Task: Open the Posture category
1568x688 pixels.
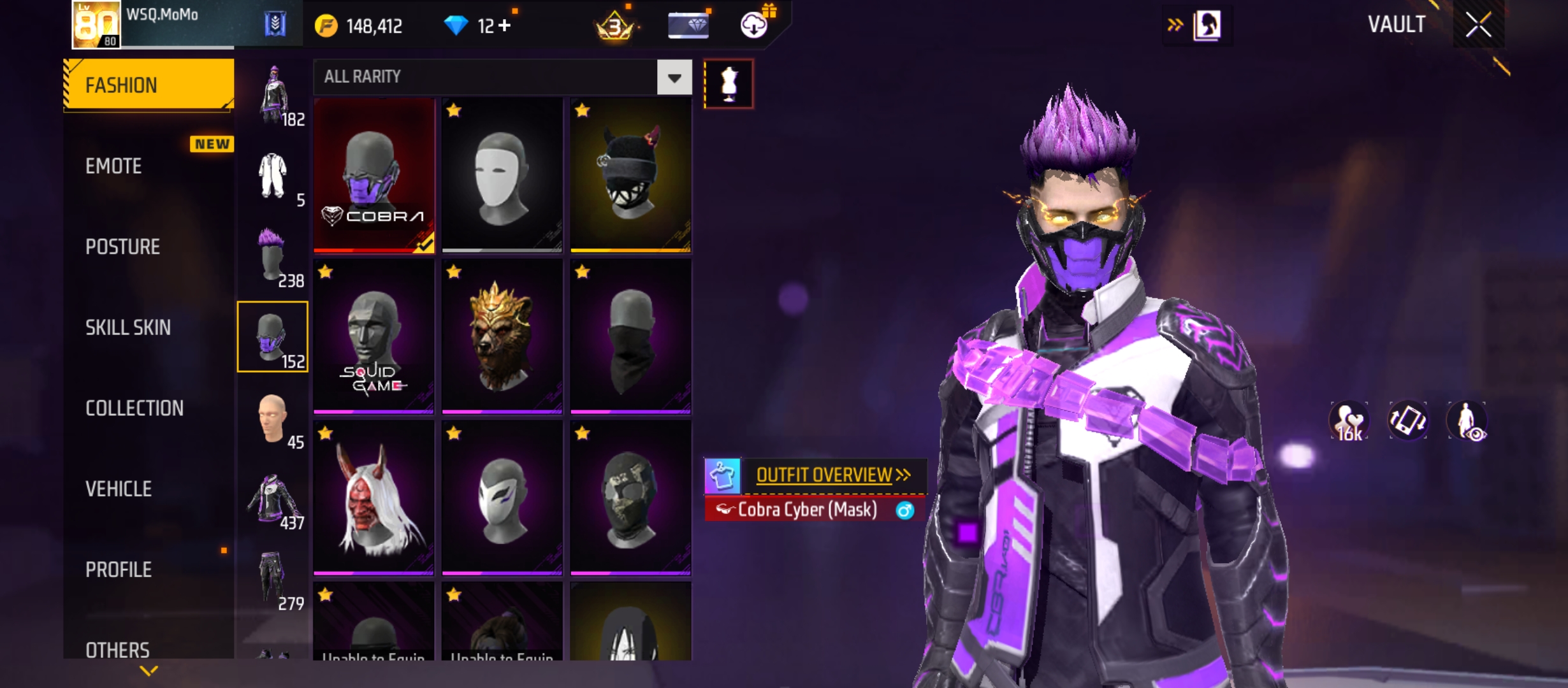Action: tap(122, 247)
